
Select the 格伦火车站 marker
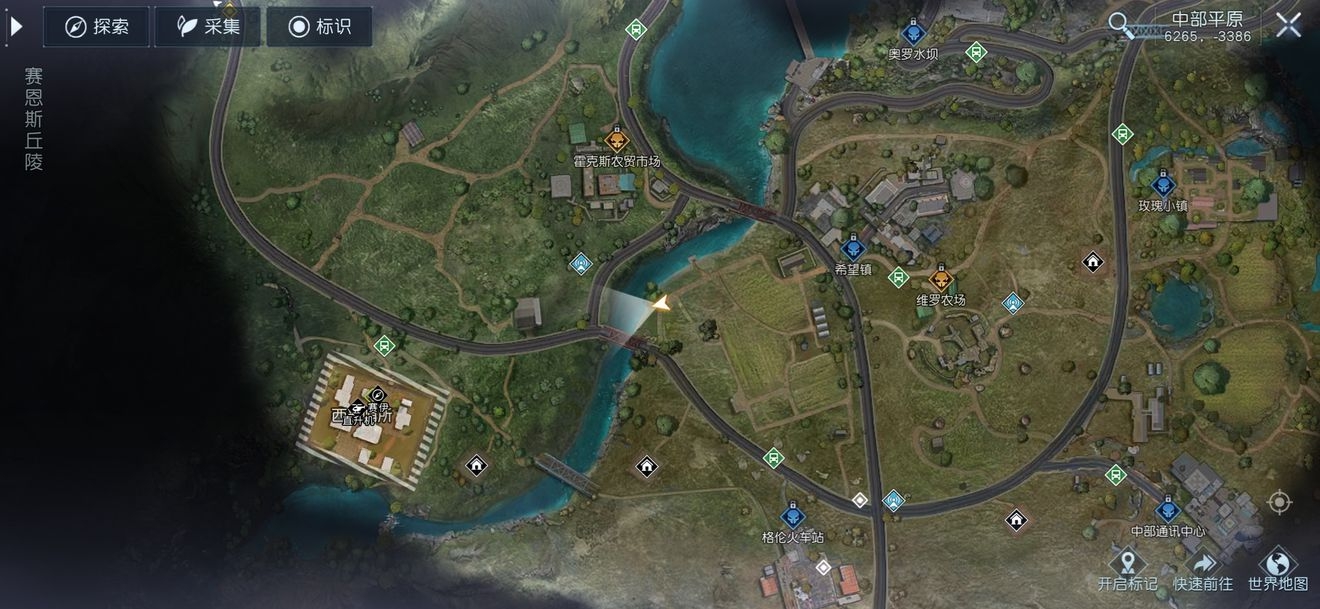click(x=792, y=517)
